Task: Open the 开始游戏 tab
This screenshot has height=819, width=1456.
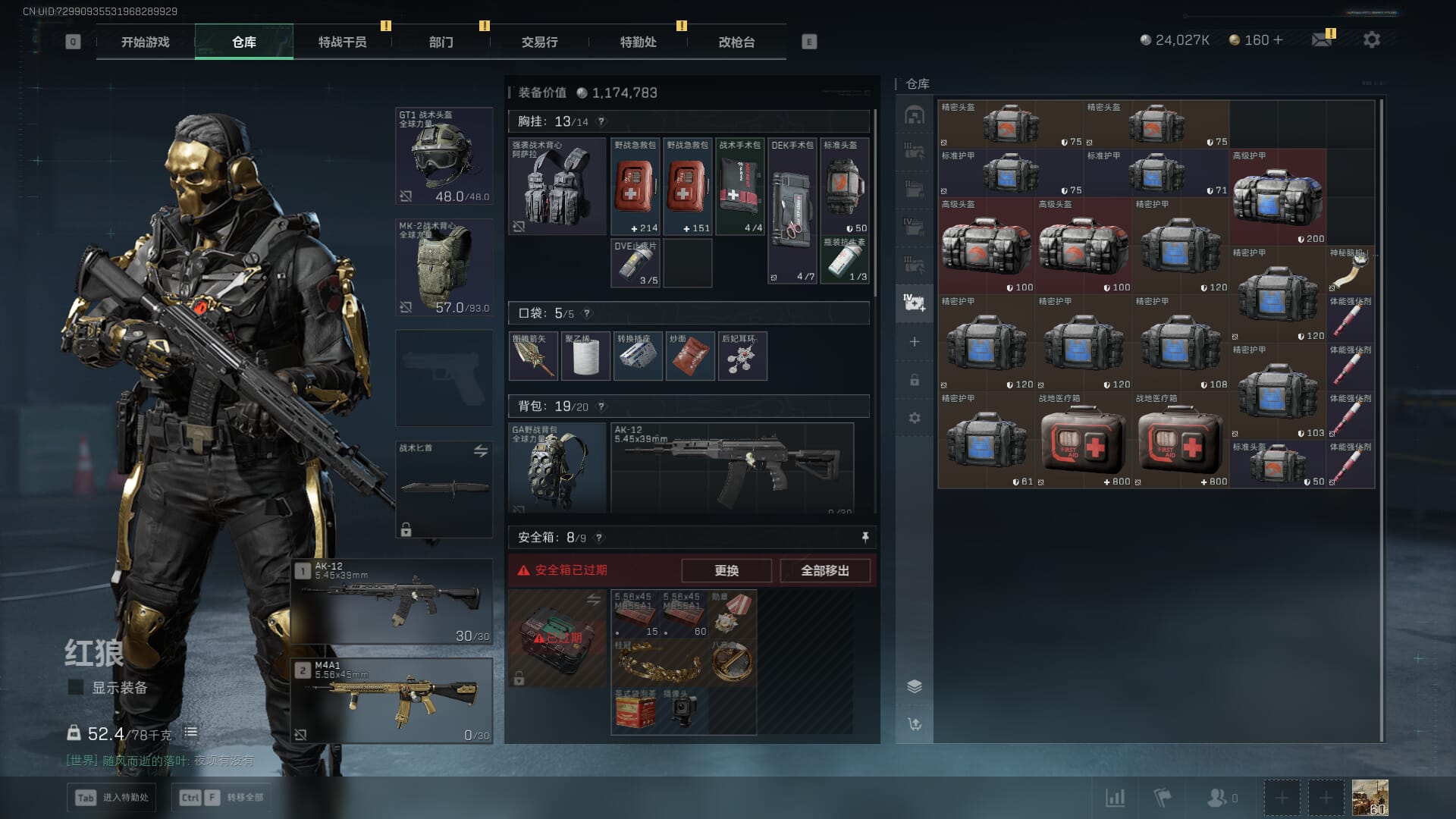Action: point(145,42)
